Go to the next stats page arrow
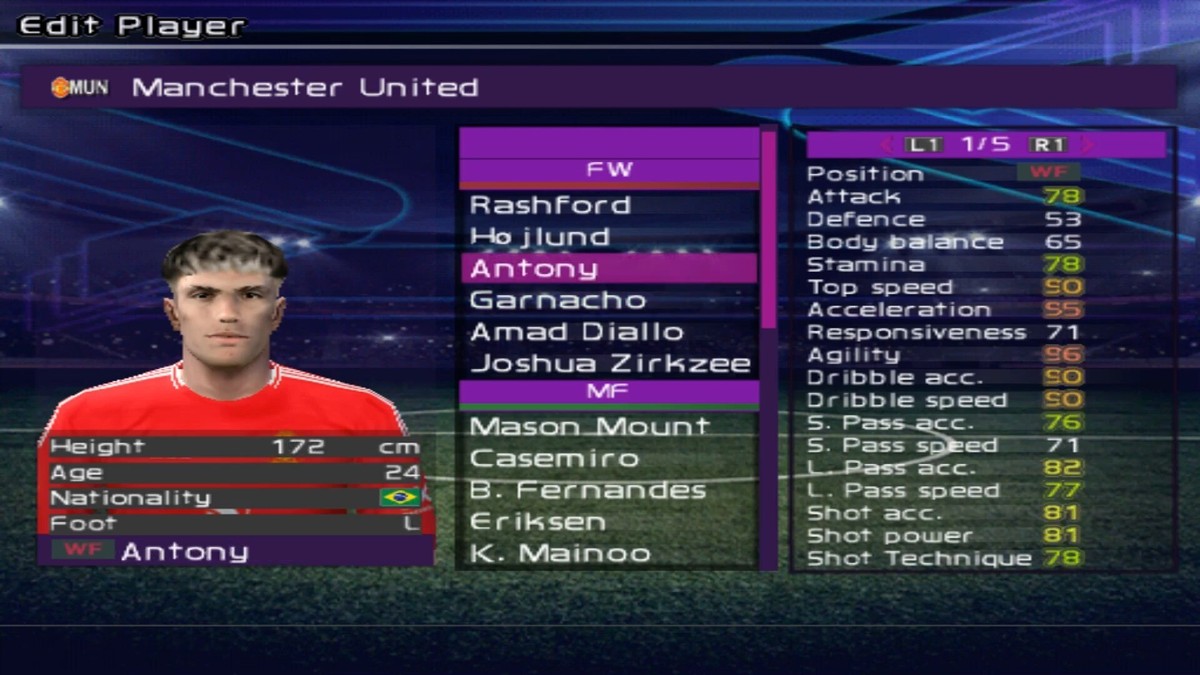Viewport: 1200px width, 675px height. (x=1087, y=145)
